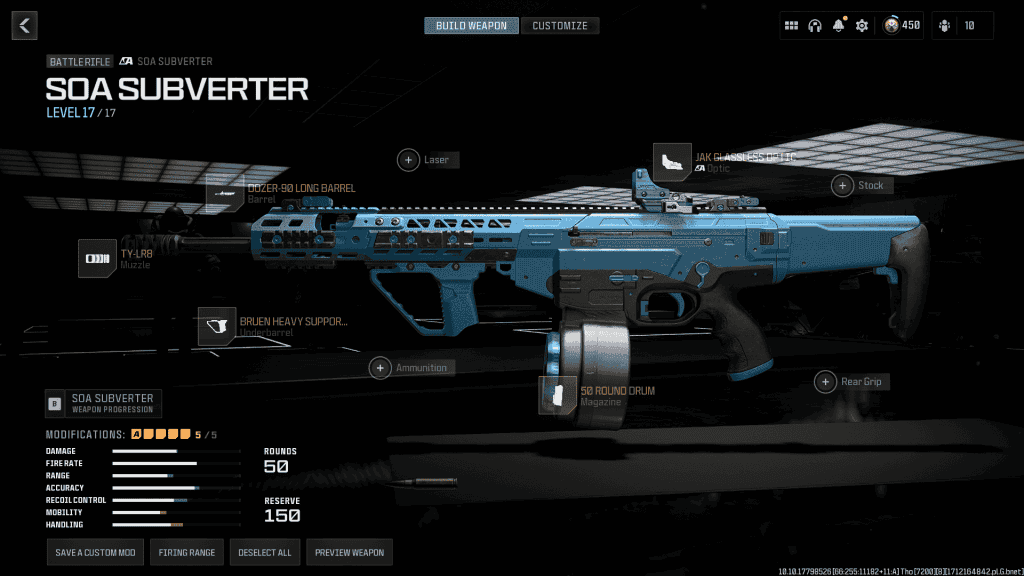Add an Ammunition attachment

[381, 368]
